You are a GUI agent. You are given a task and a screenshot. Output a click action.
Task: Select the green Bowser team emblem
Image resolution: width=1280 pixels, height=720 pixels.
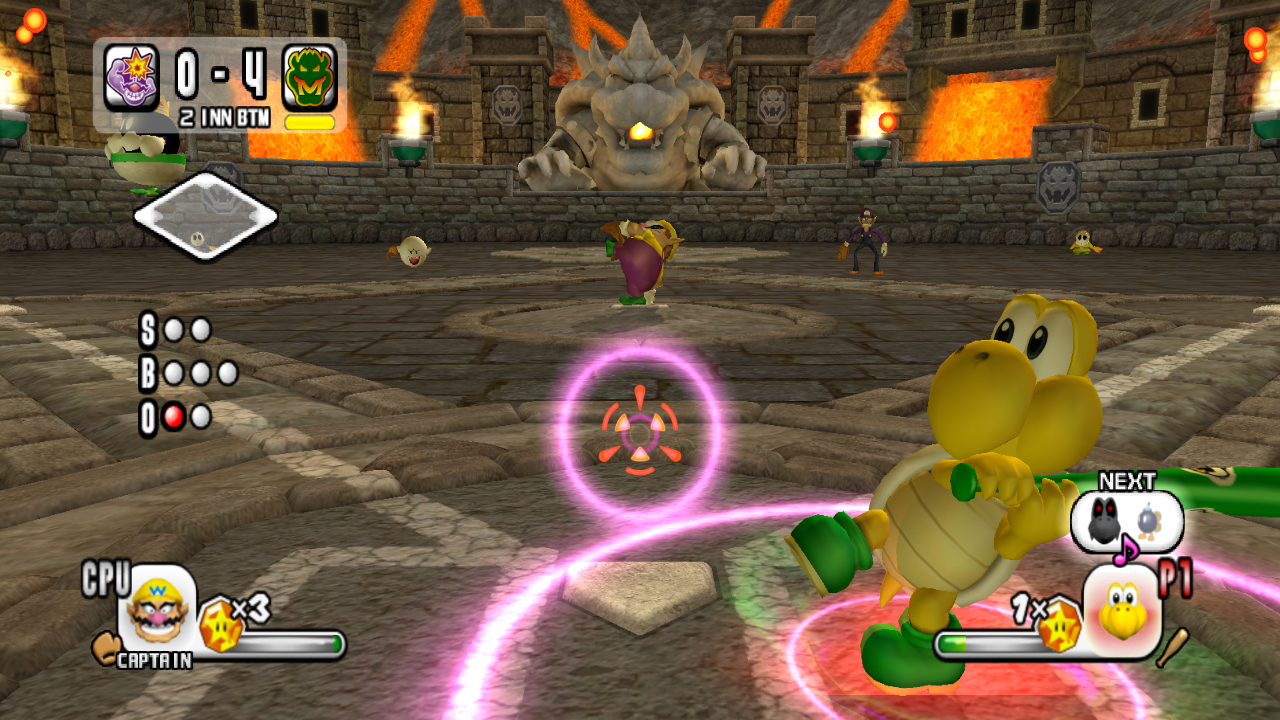click(x=309, y=77)
